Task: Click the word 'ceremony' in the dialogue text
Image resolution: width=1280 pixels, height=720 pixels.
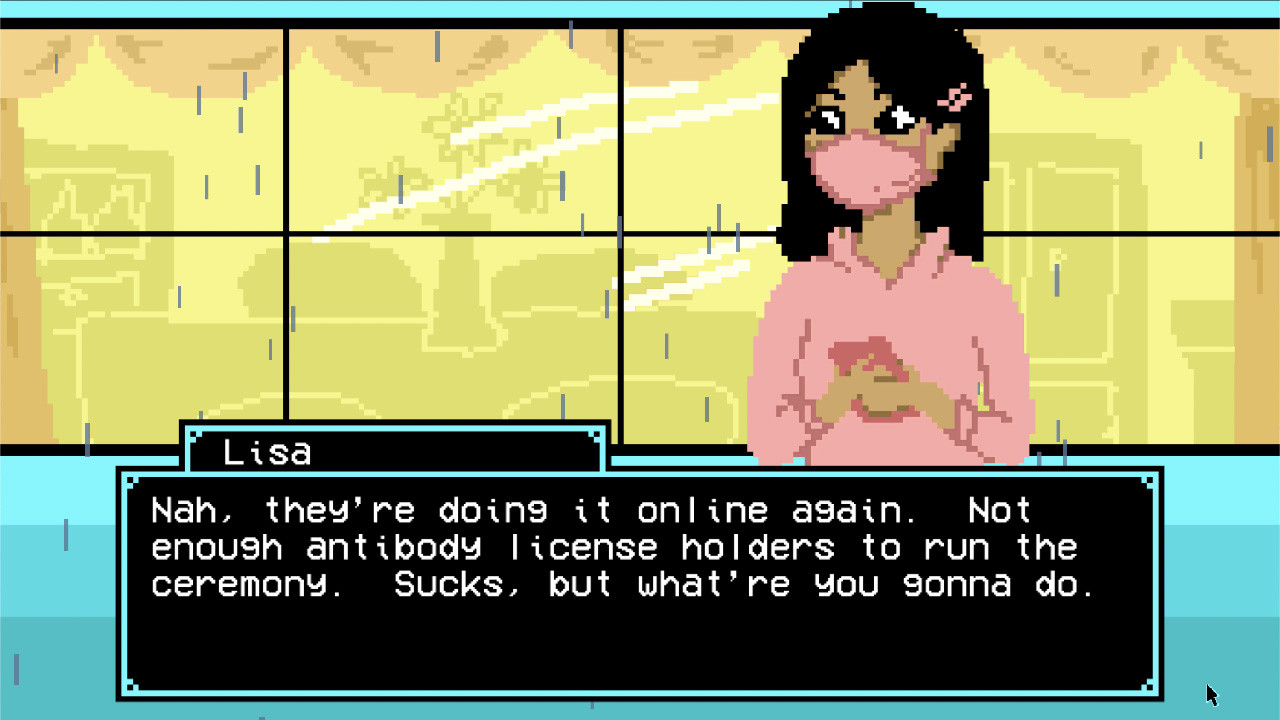Action: (240, 584)
